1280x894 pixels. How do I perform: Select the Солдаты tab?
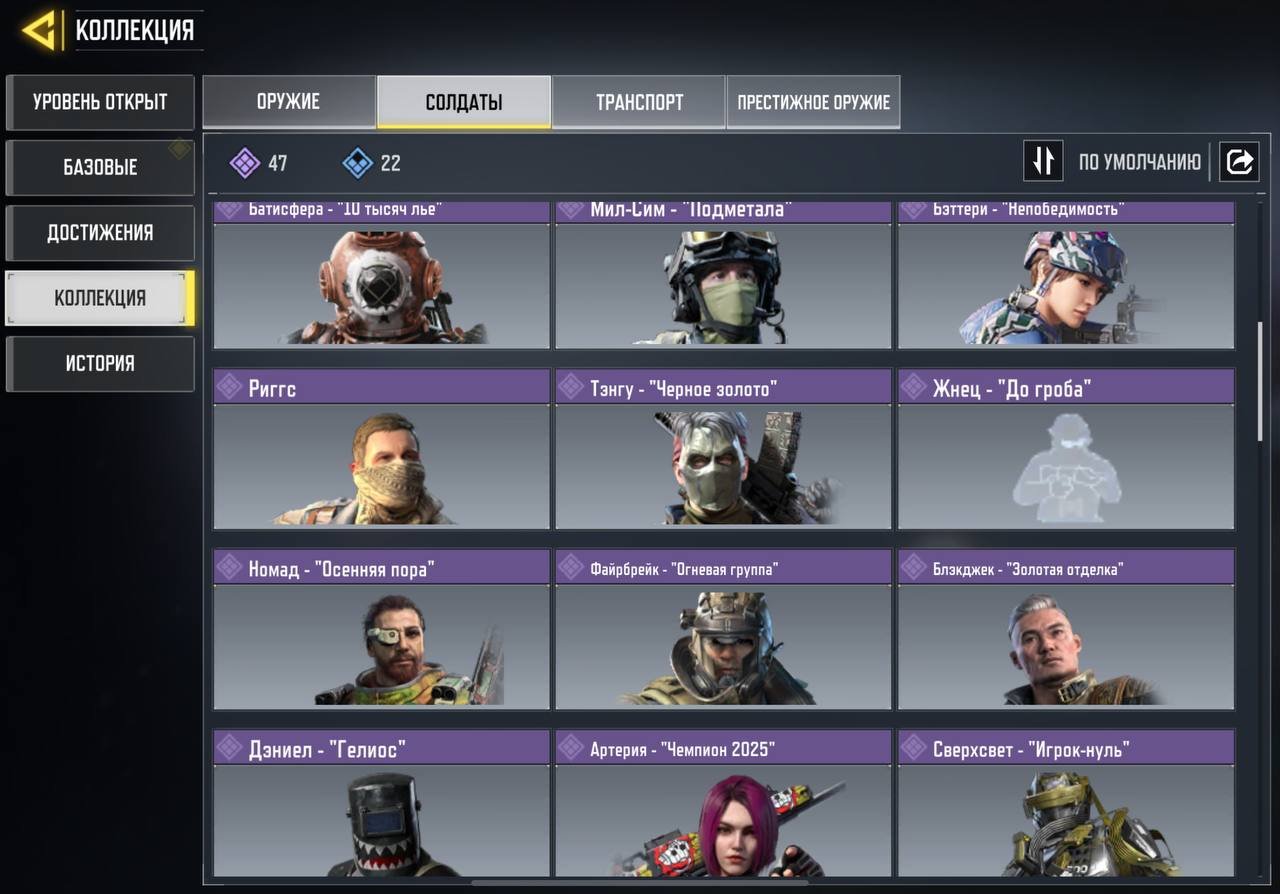coord(464,102)
